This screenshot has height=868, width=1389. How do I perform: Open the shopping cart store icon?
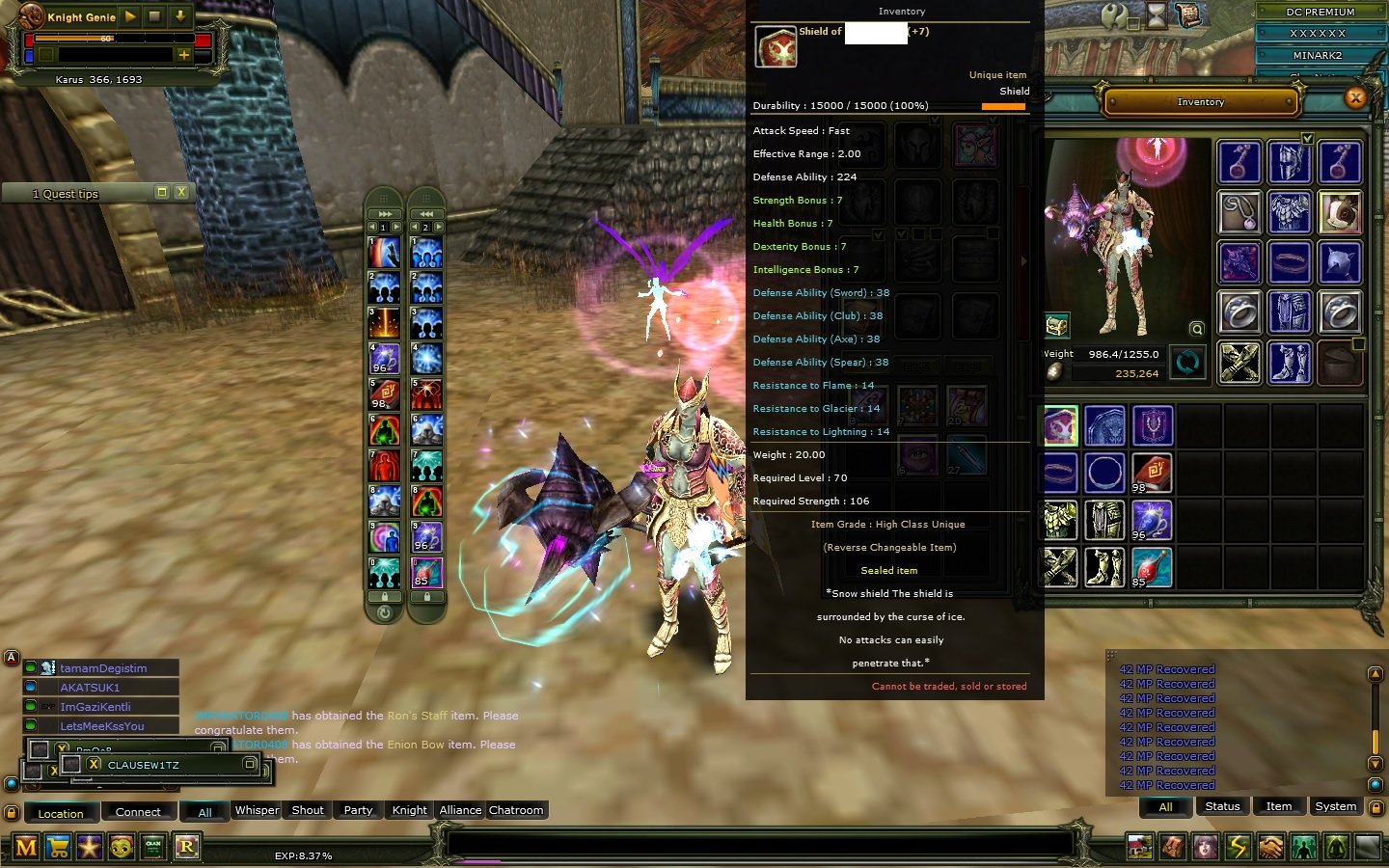click(58, 847)
